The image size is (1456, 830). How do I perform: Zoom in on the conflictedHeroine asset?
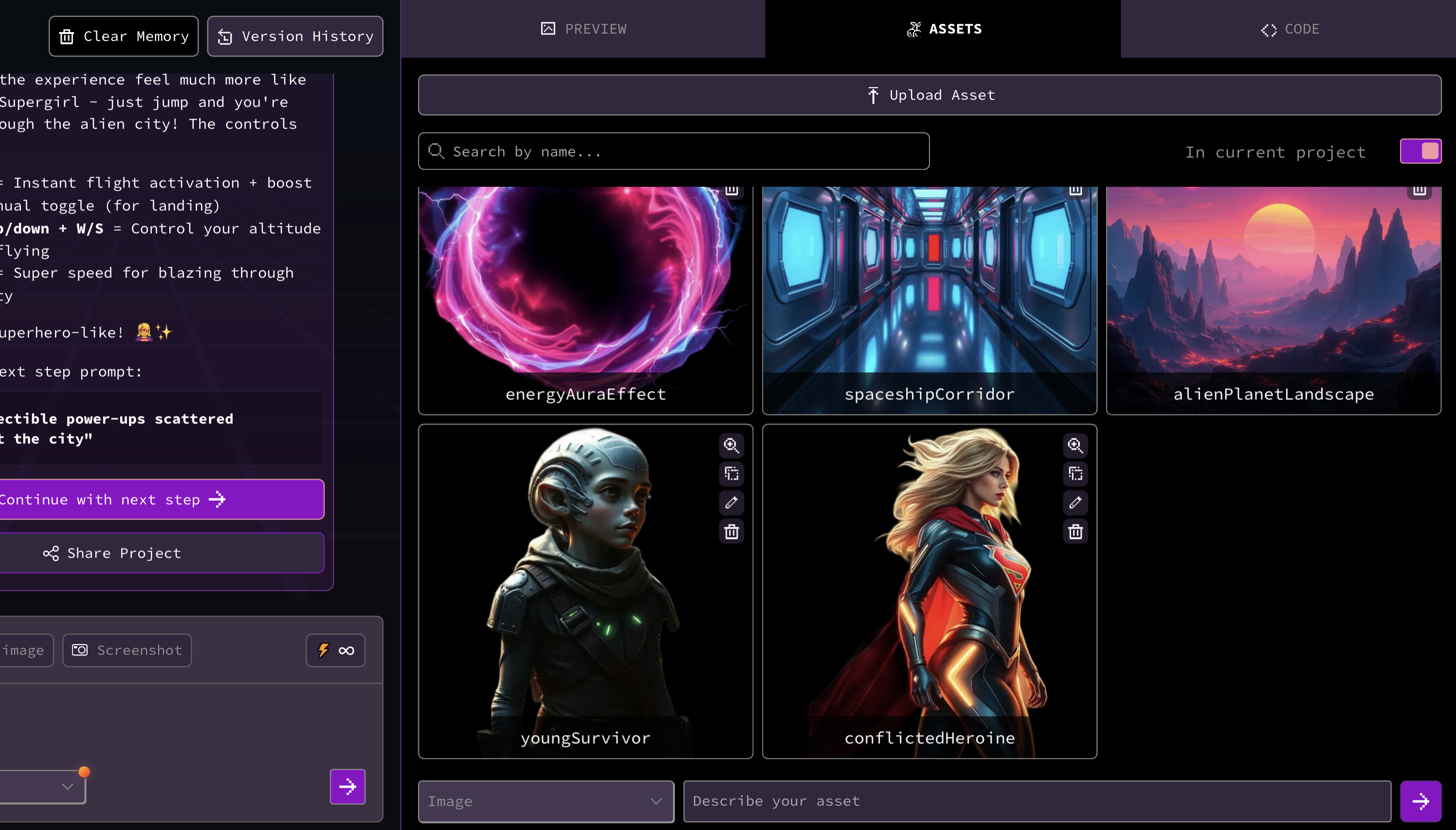click(1075, 445)
